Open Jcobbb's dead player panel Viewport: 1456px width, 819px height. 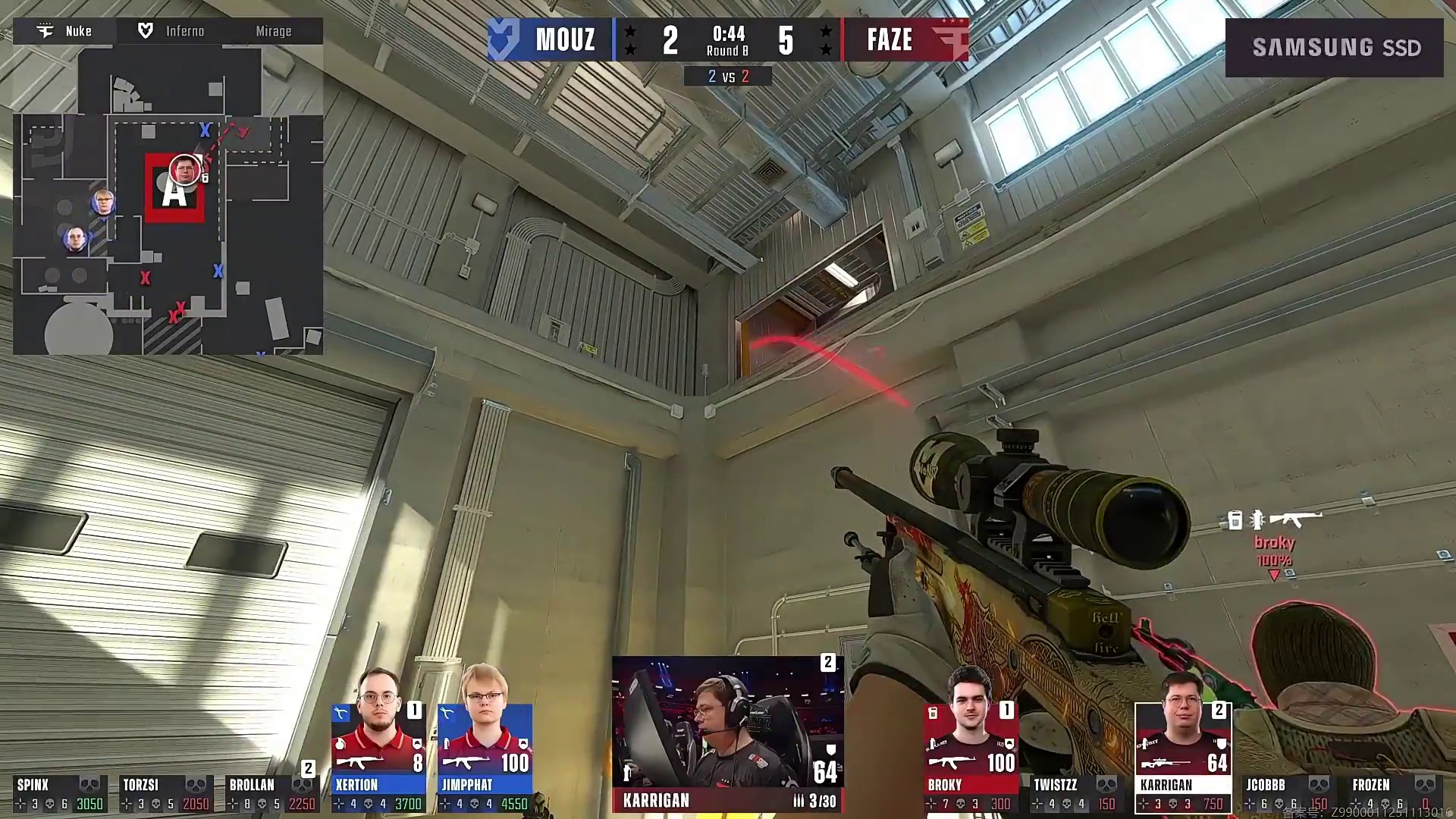click(1288, 793)
